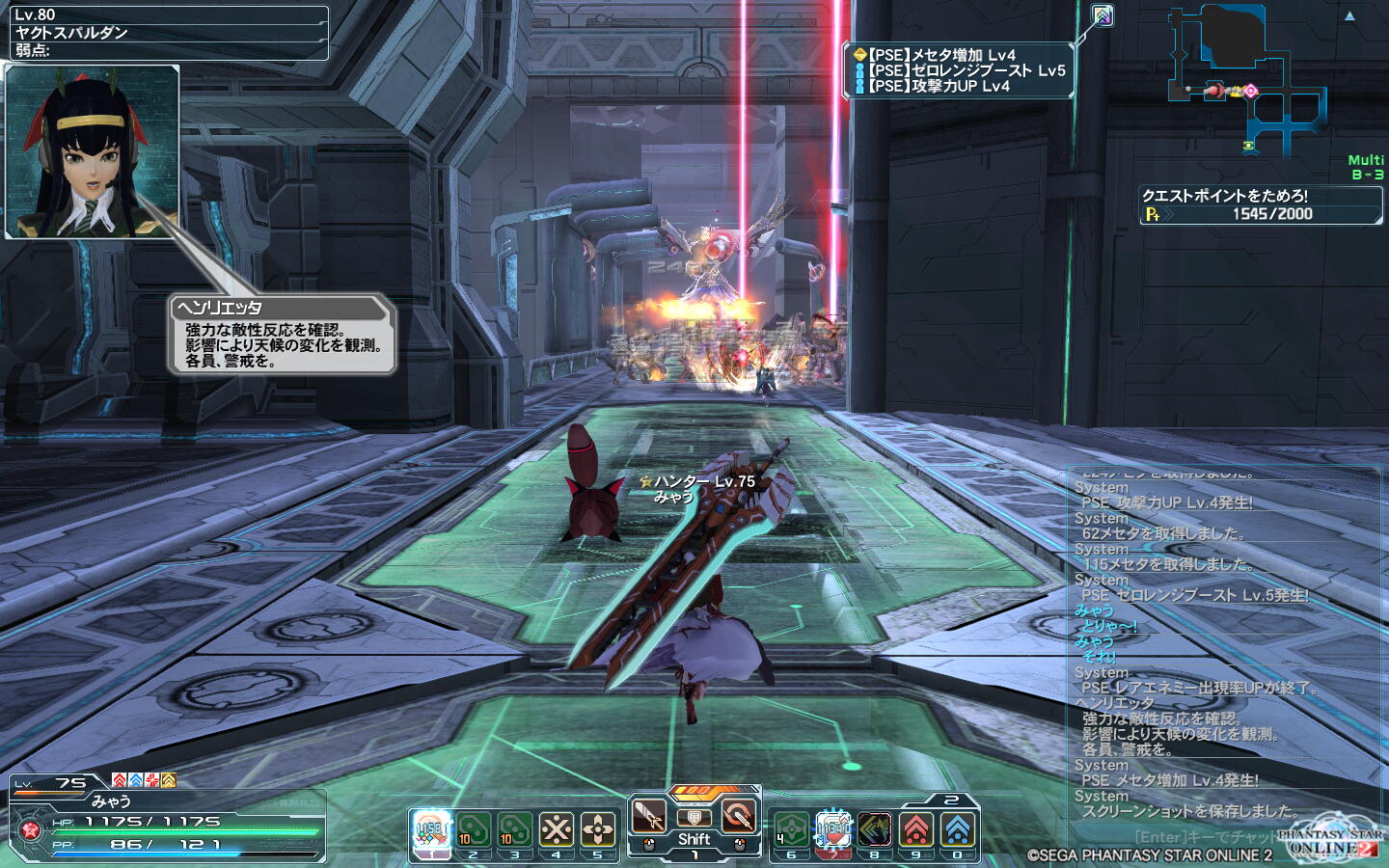Click Henrietta's operator portrait
The height and width of the screenshot is (868, 1389).
point(93,151)
